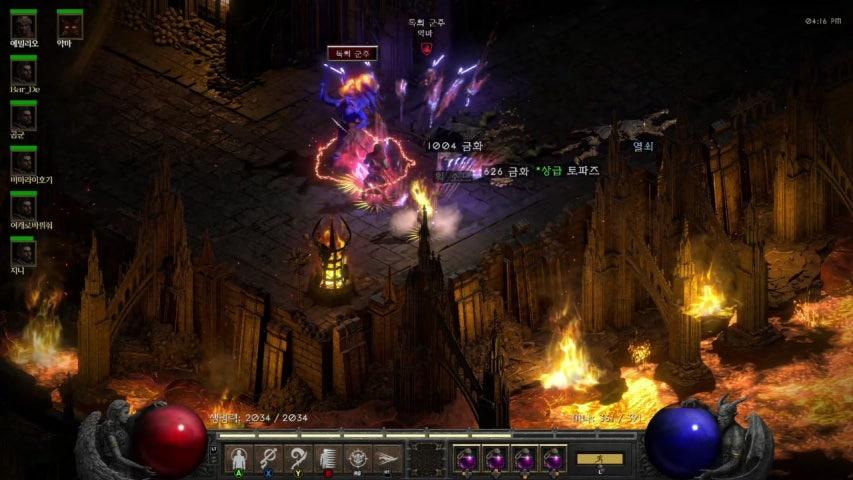Image resolution: width=853 pixels, height=480 pixels.
Task: Select the 에밀리오 party portrait
Action: [x=23, y=24]
